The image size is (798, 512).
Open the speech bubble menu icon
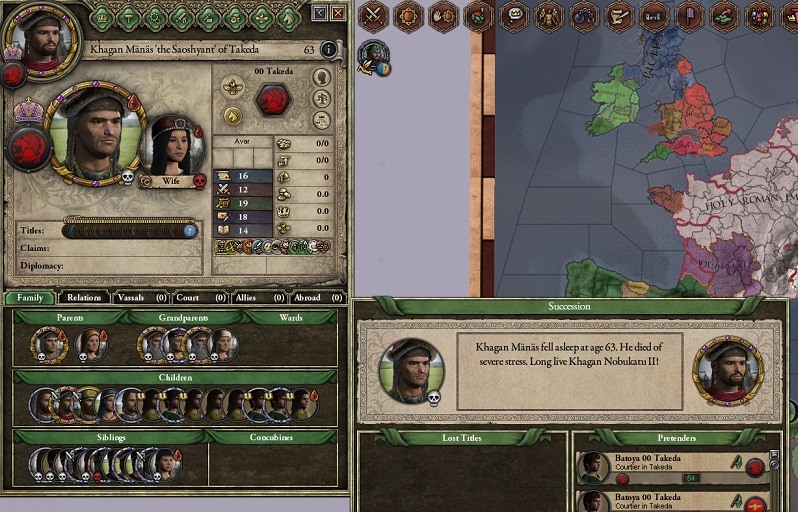pos(513,15)
